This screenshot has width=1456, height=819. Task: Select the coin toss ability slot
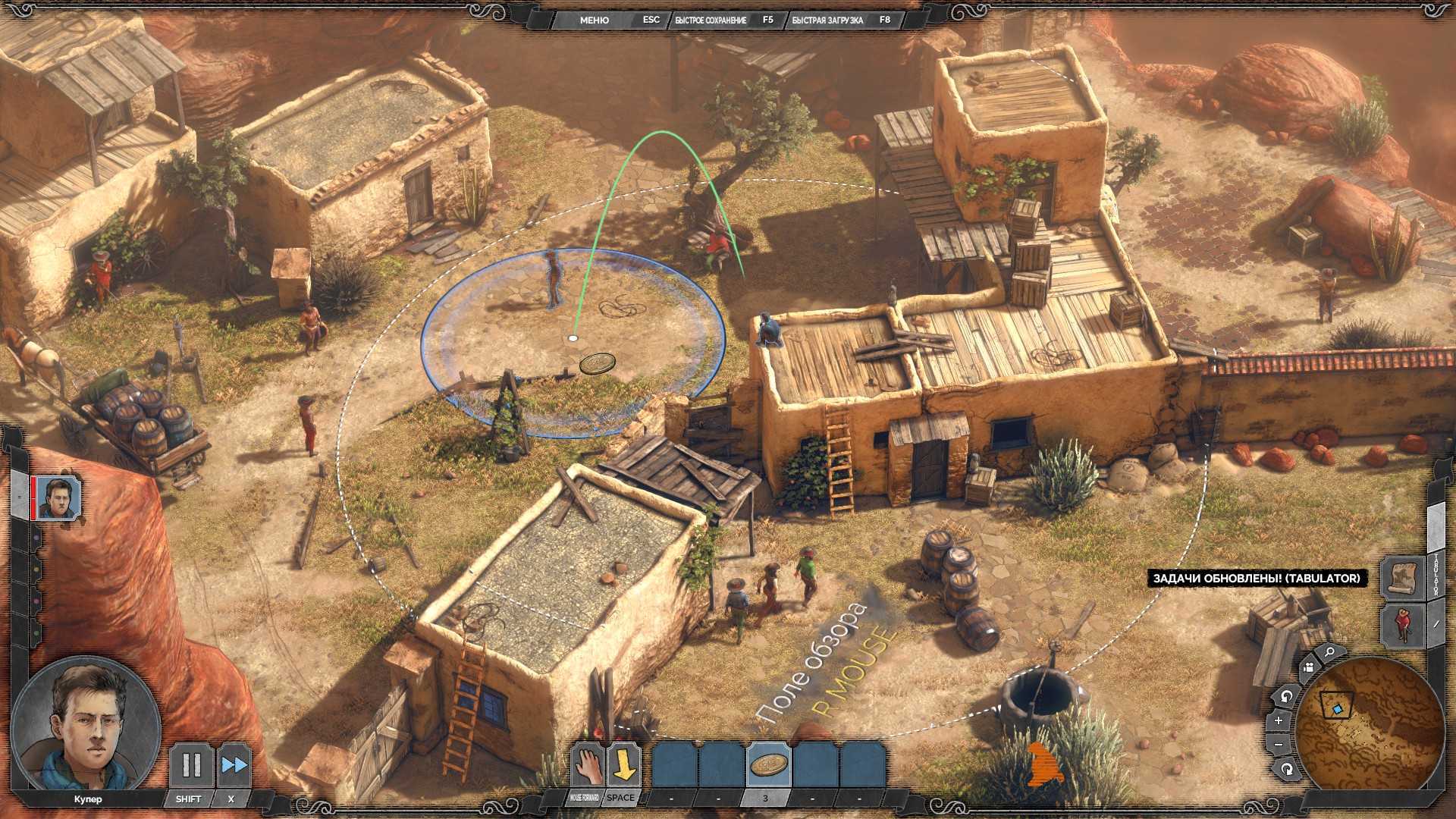coord(767,765)
